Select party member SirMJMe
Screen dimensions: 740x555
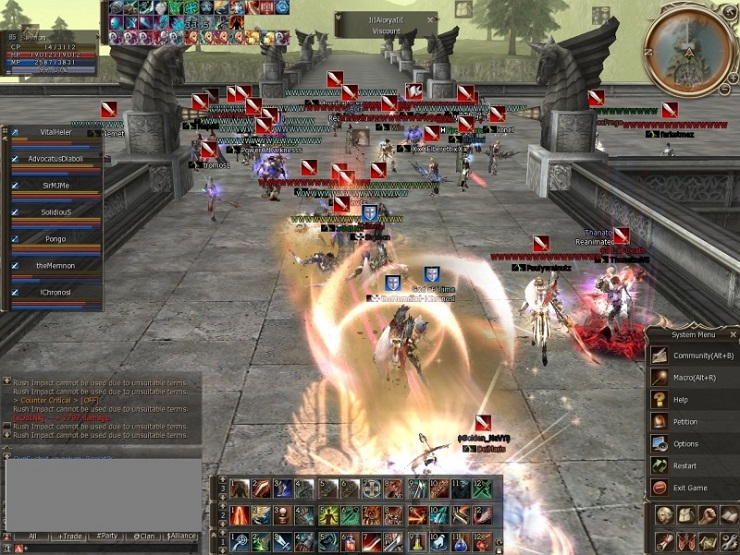coord(57,185)
